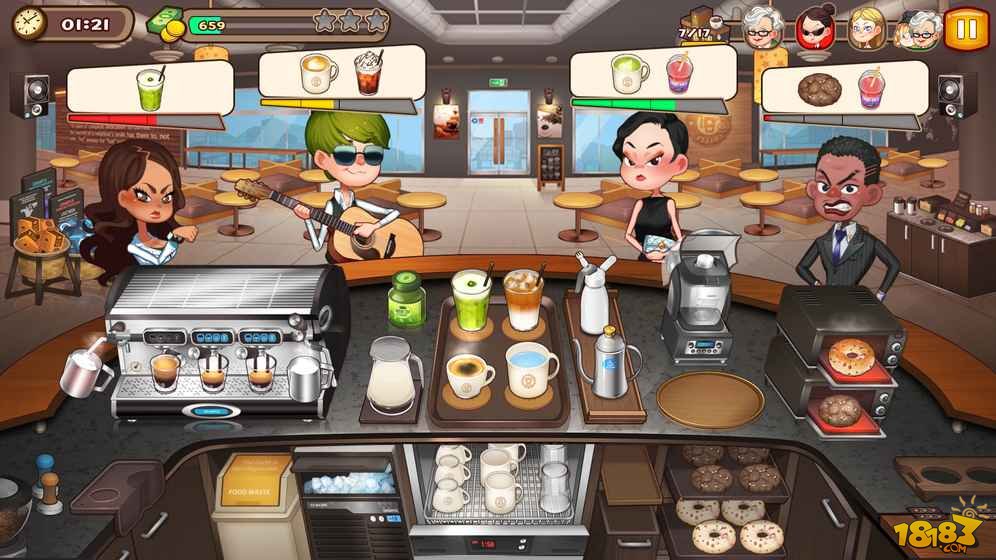Select the black coffee cup on tray
Image resolution: width=996 pixels, height=560 pixels.
pos(469,376)
